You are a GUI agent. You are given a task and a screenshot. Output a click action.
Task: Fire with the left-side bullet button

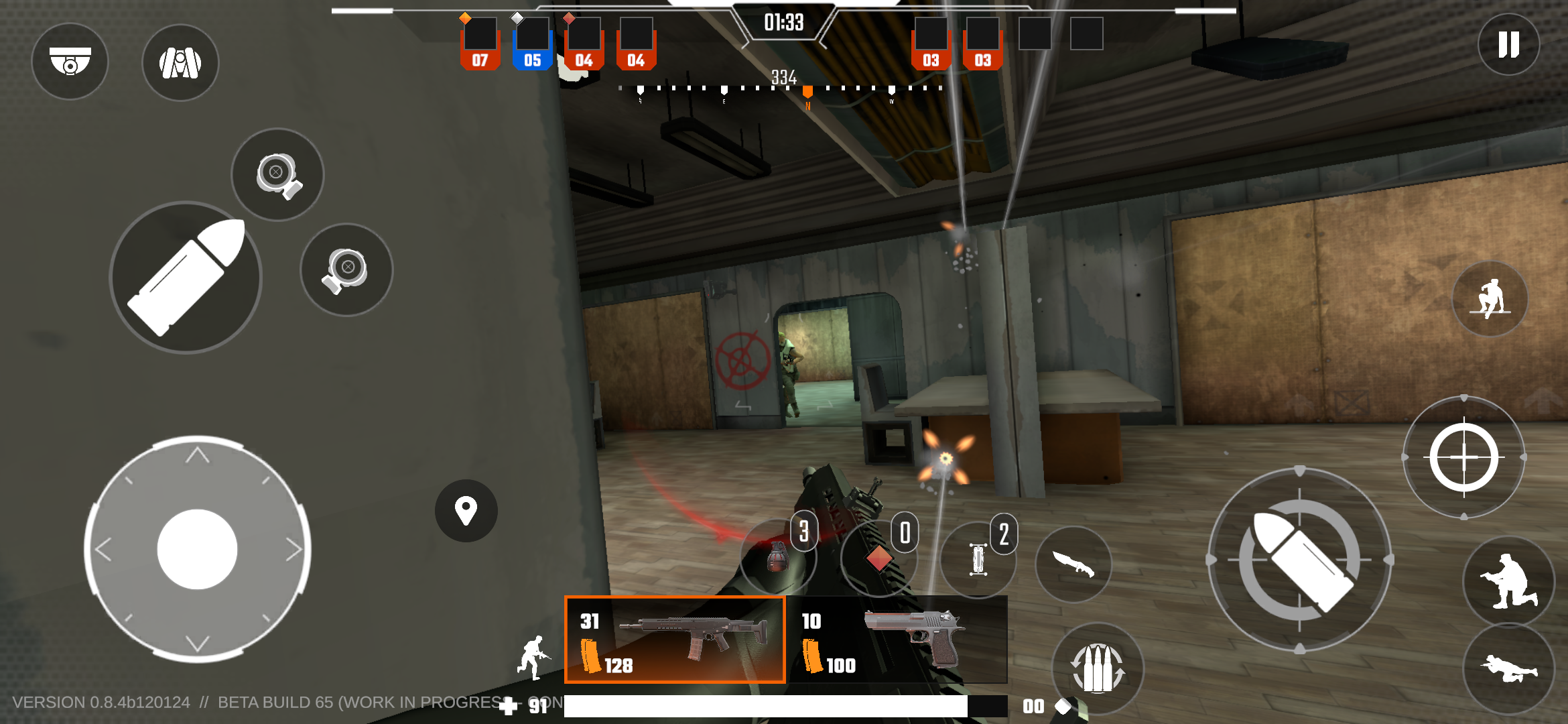coord(186,278)
